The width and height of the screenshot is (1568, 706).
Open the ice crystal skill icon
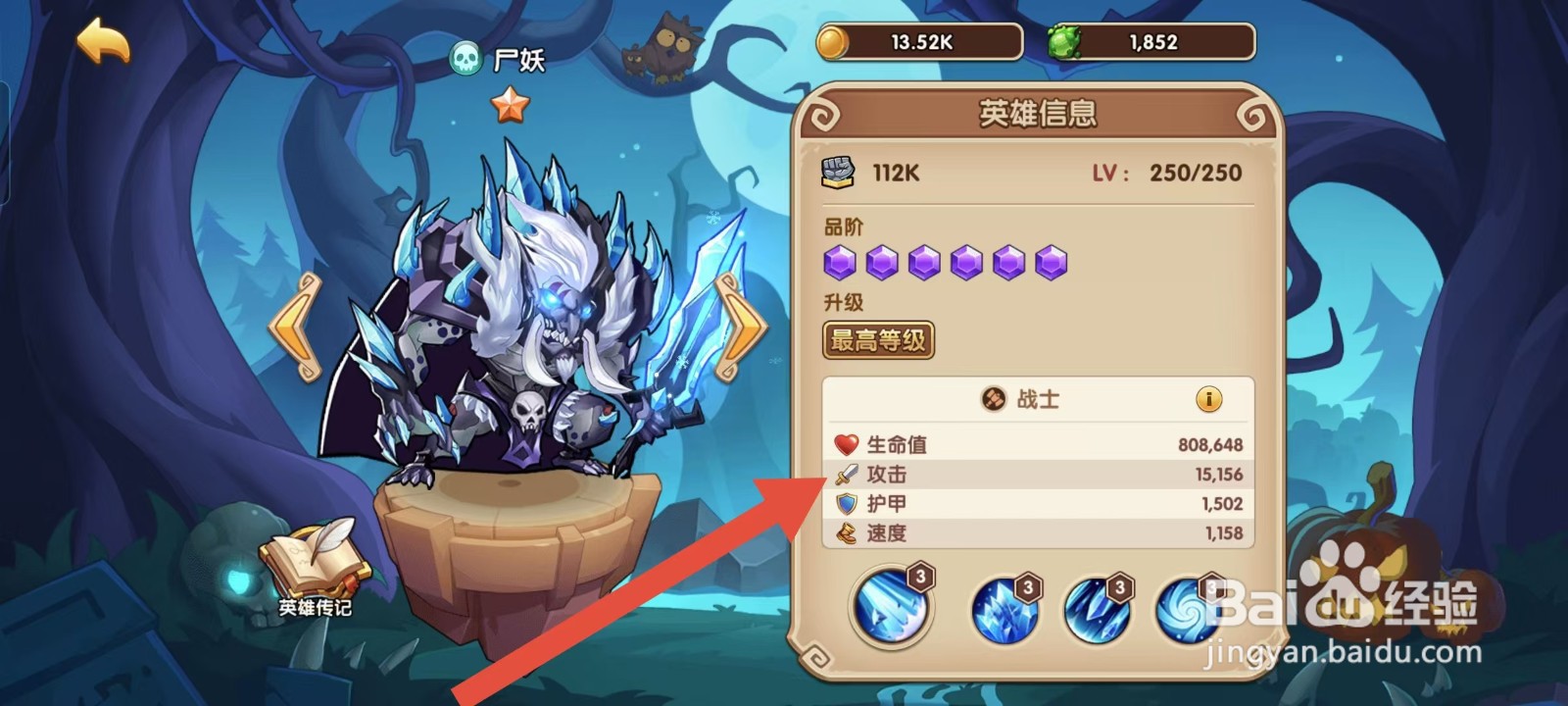(x=1002, y=608)
